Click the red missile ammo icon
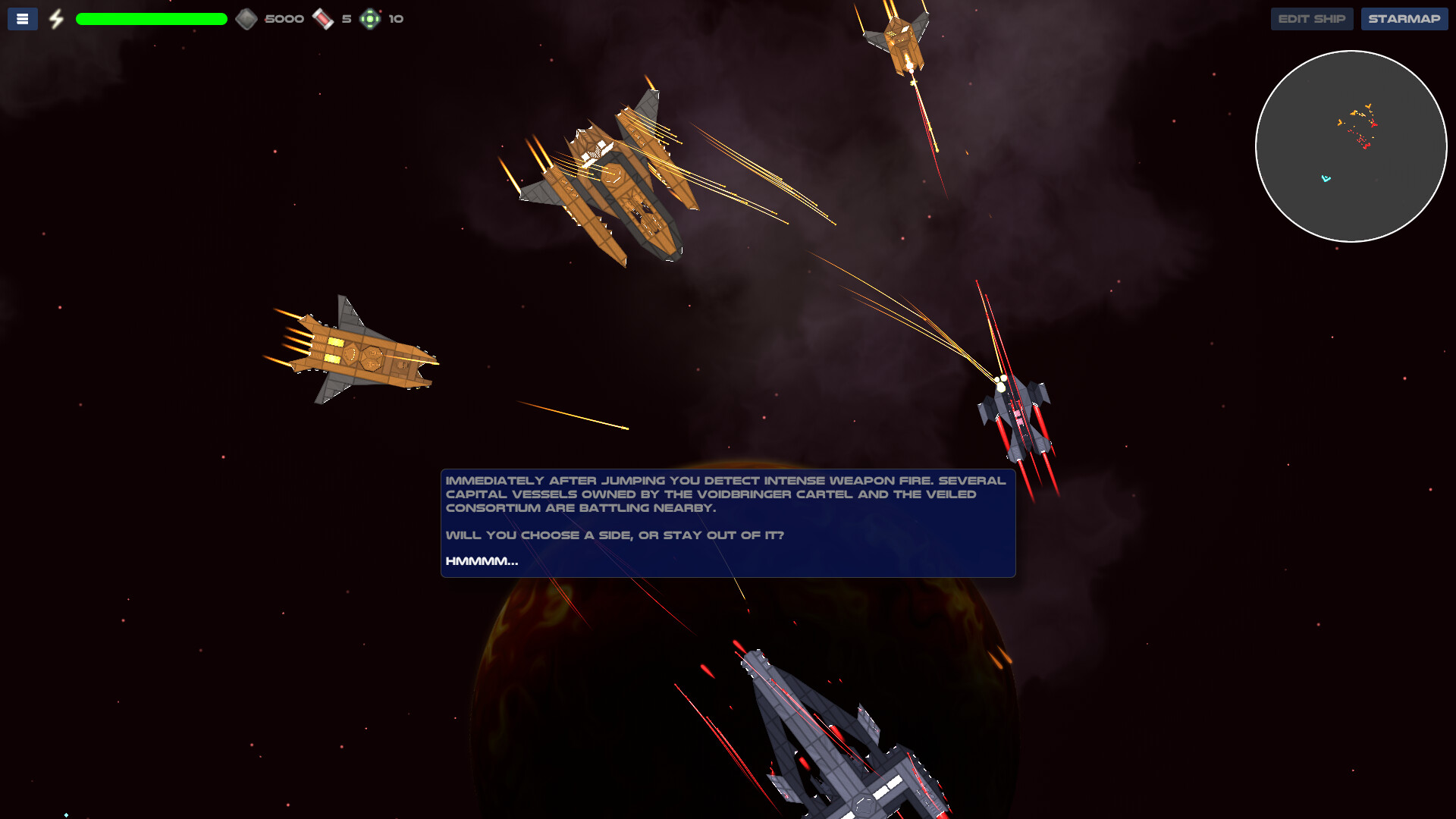This screenshot has width=1456, height=819. pos(325,18)
